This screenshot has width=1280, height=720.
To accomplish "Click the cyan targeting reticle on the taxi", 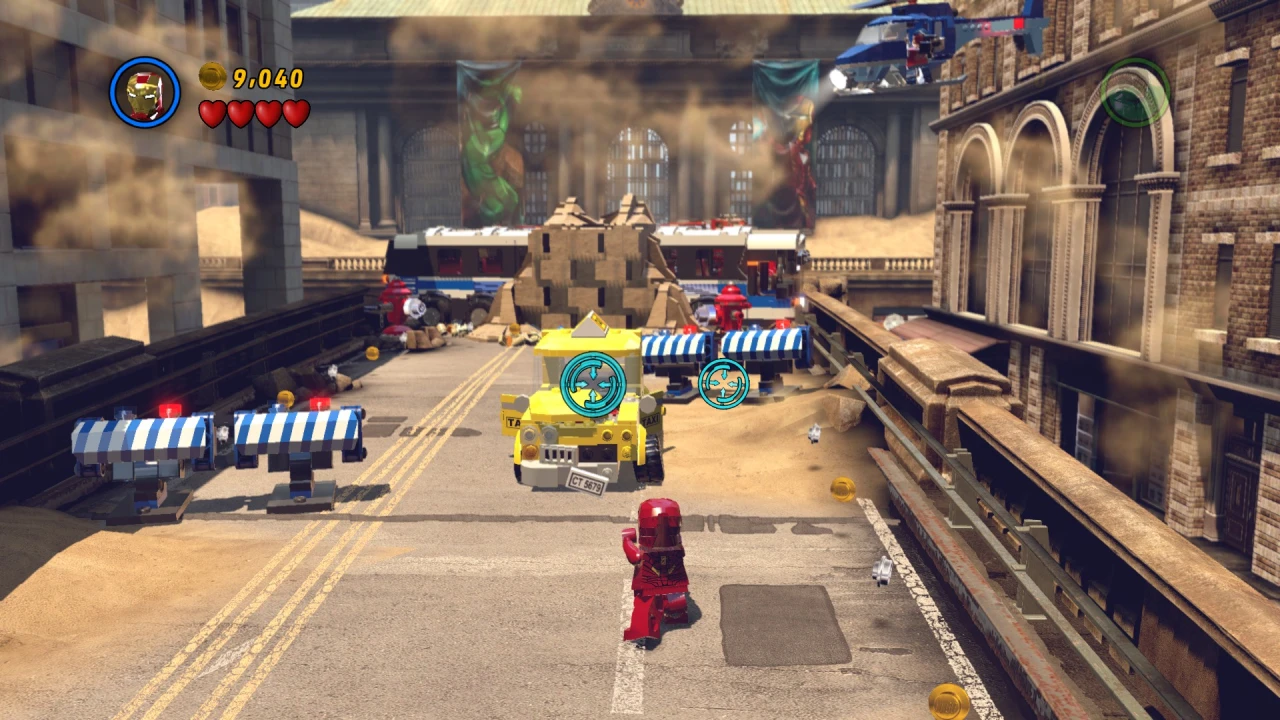I will [x=593, y=381].
